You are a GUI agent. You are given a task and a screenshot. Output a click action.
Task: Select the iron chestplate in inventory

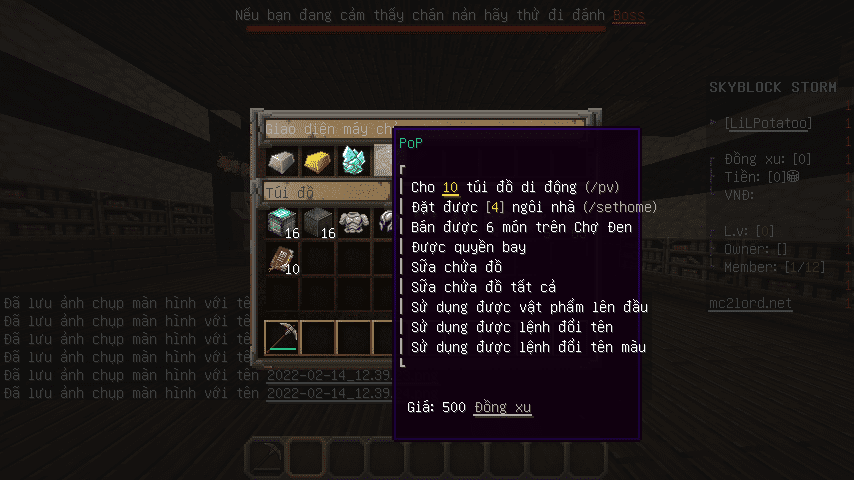pyautogui.click(x=354, y=222)
